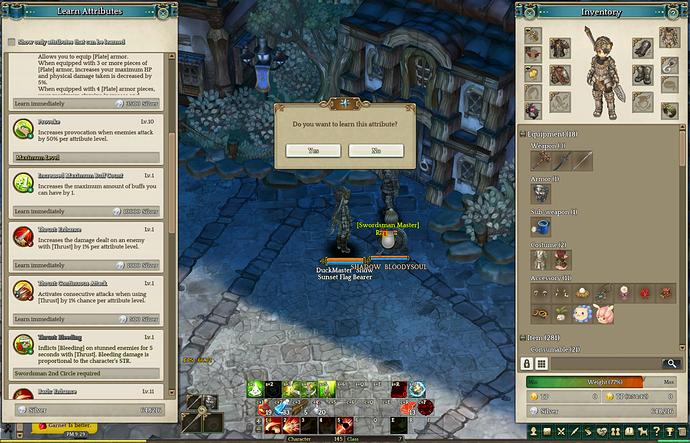Select the pink pig accessory item

pos(605,314)
